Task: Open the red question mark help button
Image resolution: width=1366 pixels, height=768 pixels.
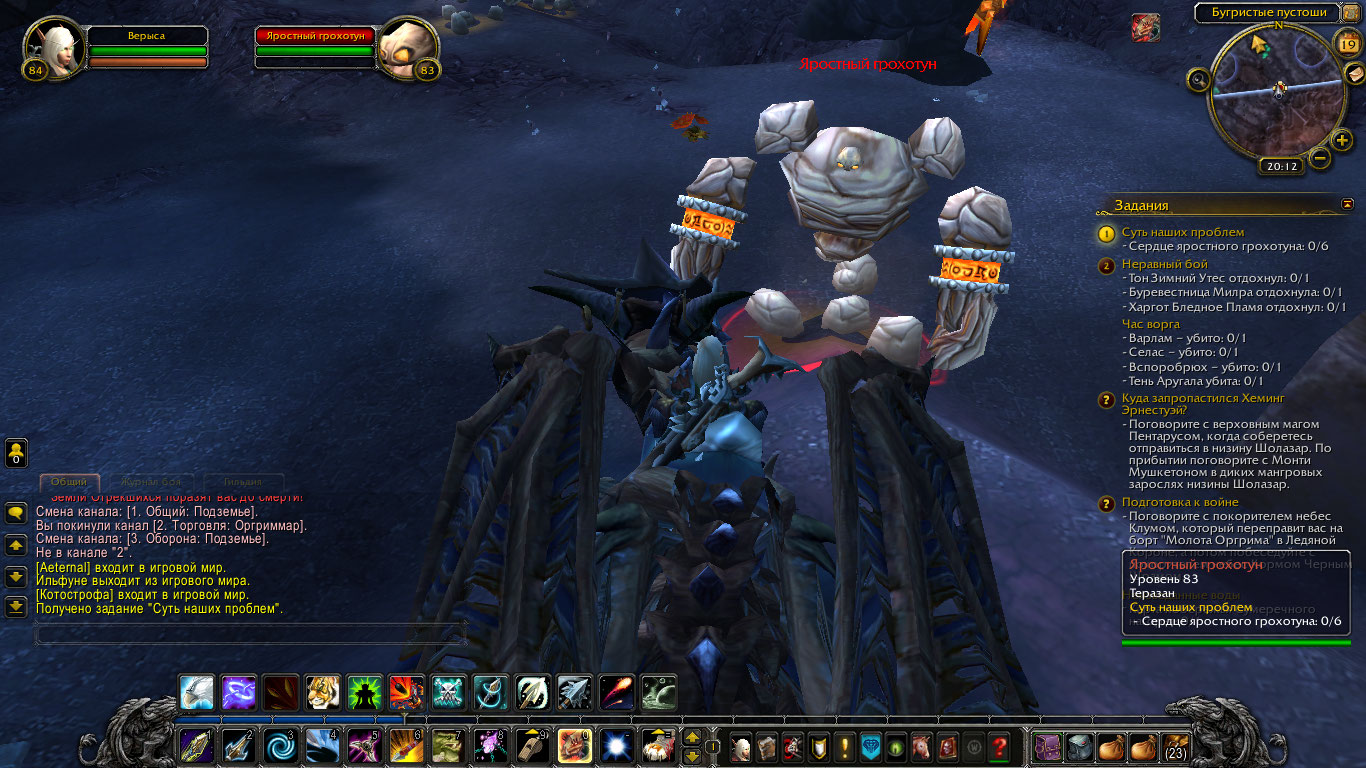Action: point(998,747)
